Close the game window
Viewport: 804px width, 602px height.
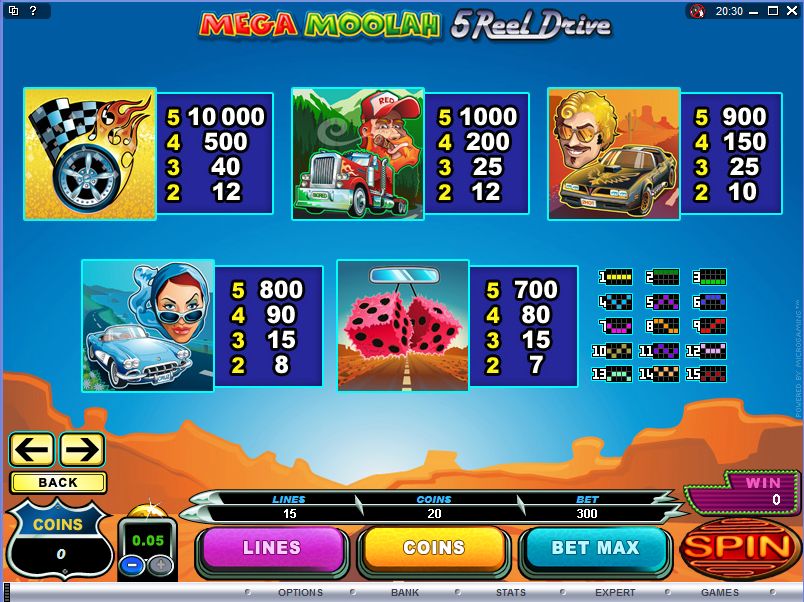click(x=791, y=11)
